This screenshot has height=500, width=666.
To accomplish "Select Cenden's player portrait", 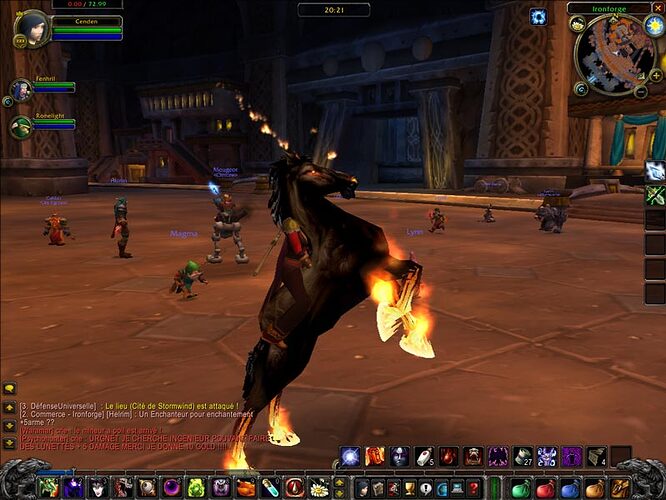I will (x=32, y=27).
